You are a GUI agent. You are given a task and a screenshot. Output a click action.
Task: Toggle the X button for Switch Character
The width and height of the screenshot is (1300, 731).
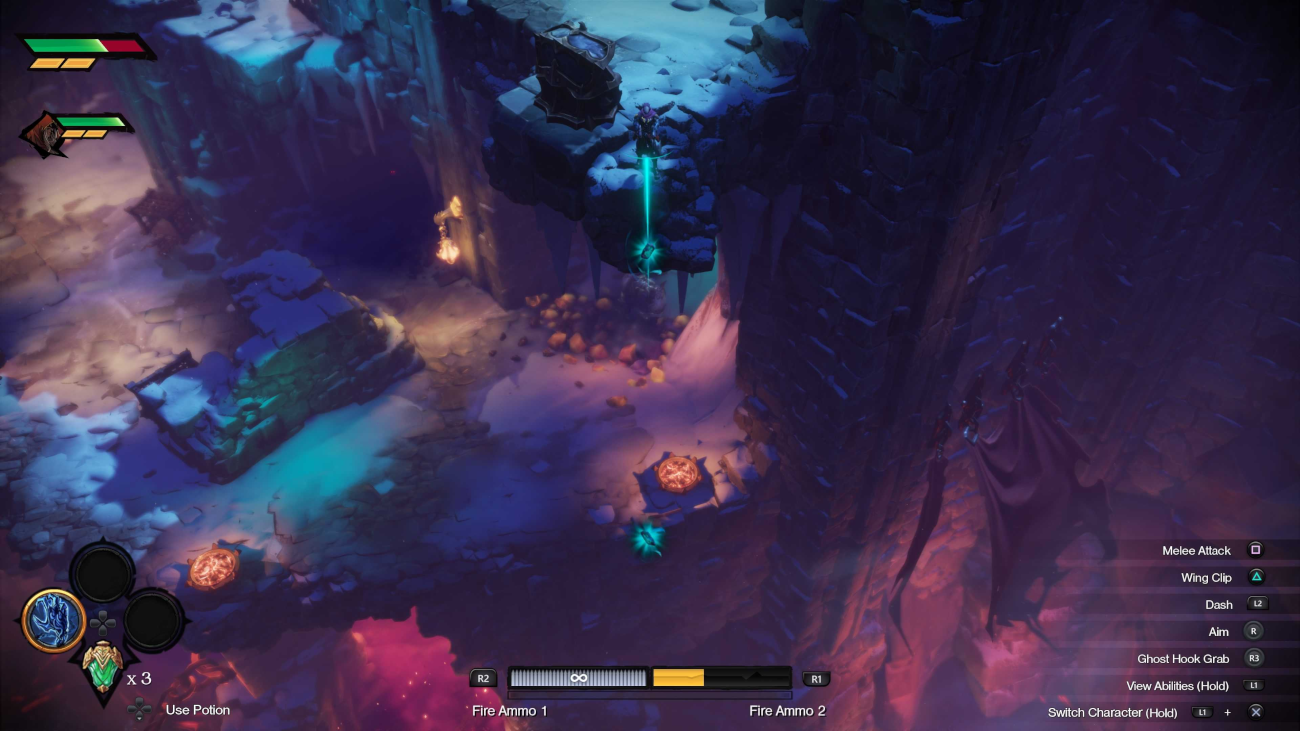click(x=1256, y=712)
